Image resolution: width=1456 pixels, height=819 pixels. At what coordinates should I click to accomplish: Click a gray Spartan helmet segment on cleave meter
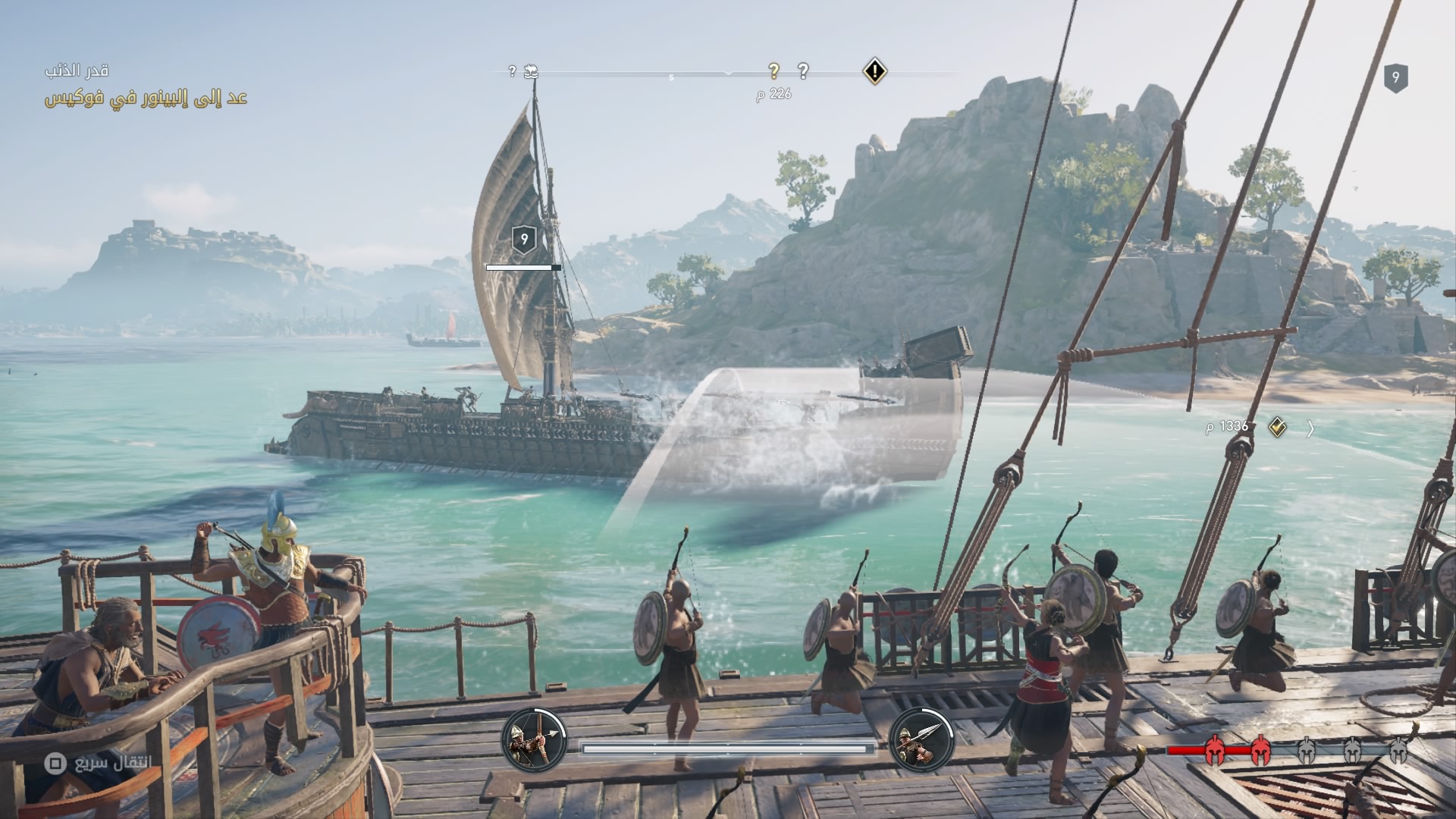click(x=1306, y=751)
